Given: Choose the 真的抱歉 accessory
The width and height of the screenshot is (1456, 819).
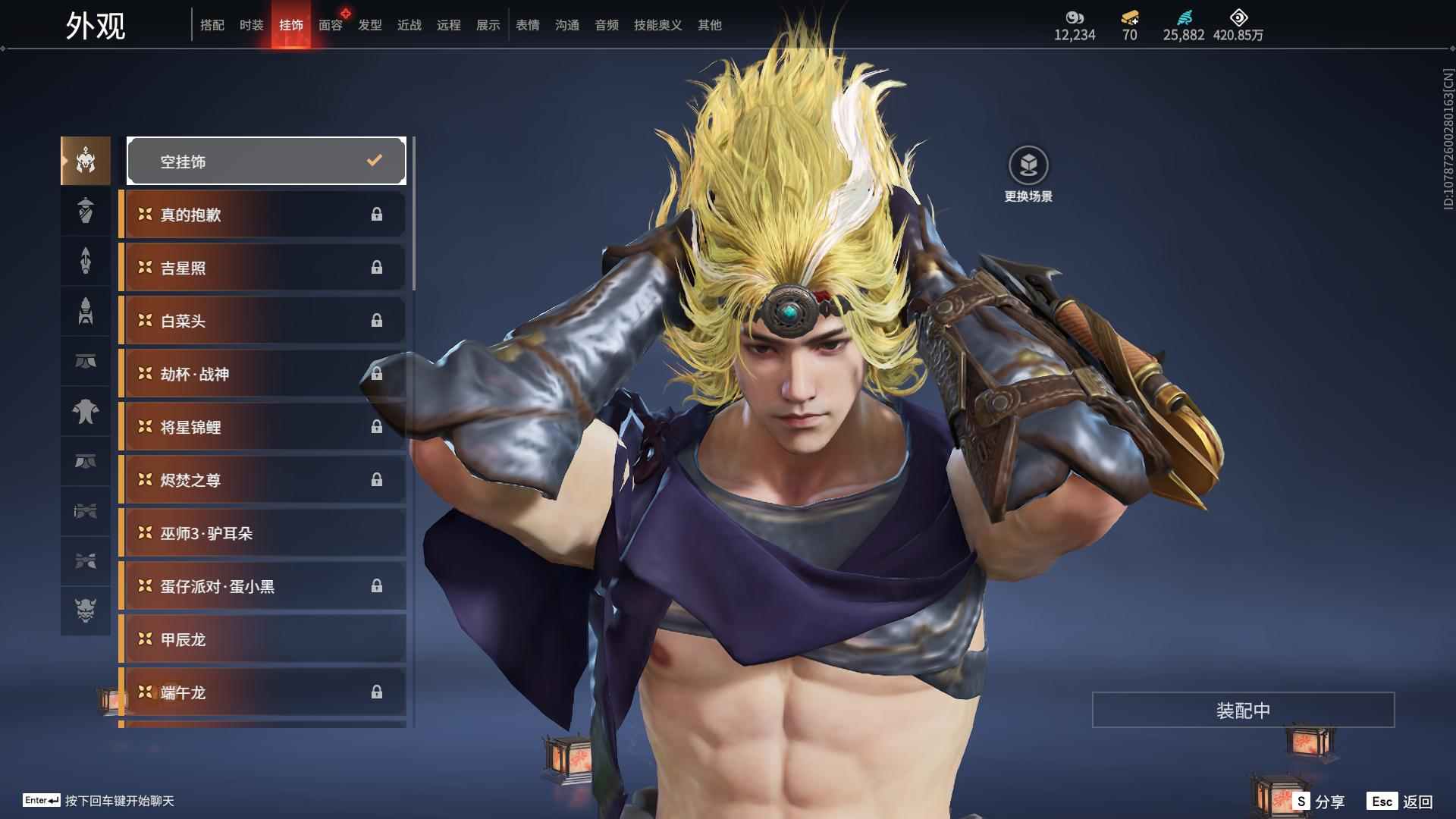Looking at the screenshot, I should pyautogui.click(x=262, y=215).
